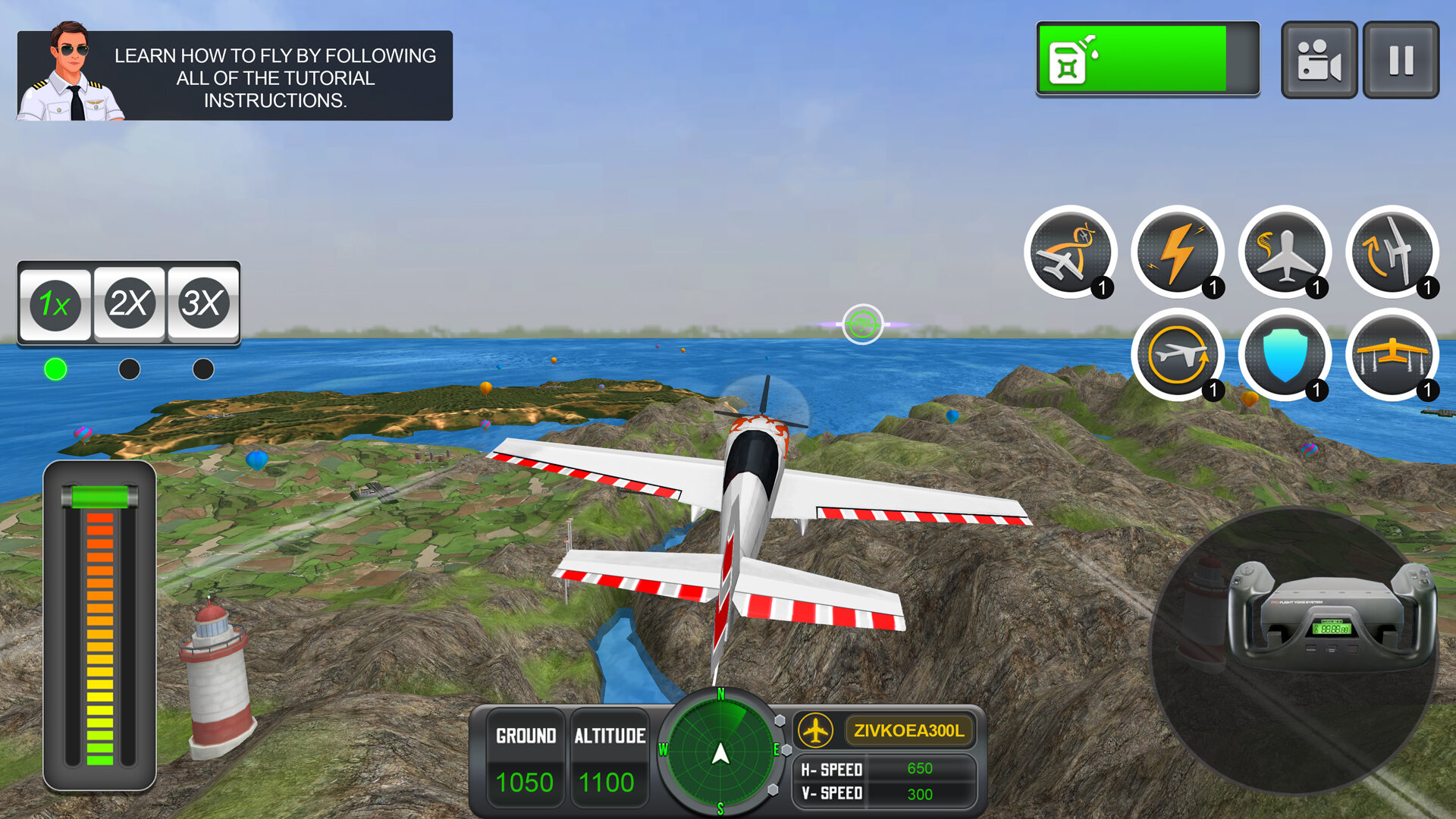
Task: Tap the pilot tutorial message
Action: tap(235, 77)
